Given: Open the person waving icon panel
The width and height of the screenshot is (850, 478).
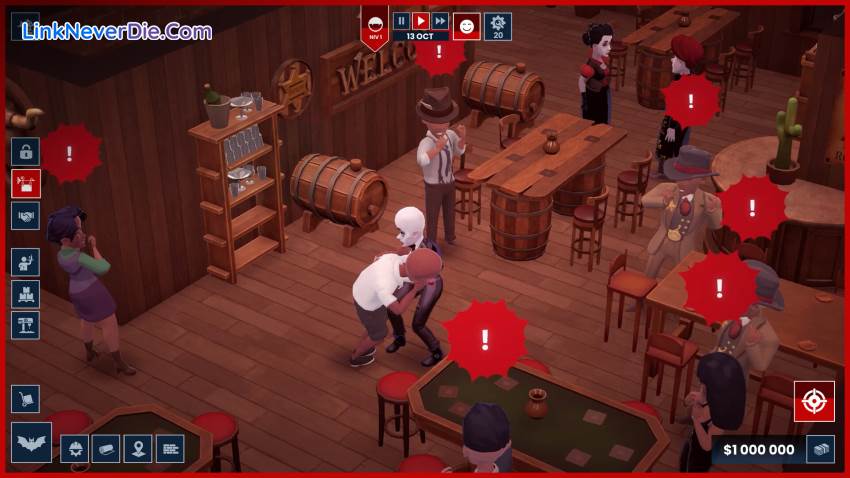Looking at the screenshot, I should pos(26,262).
